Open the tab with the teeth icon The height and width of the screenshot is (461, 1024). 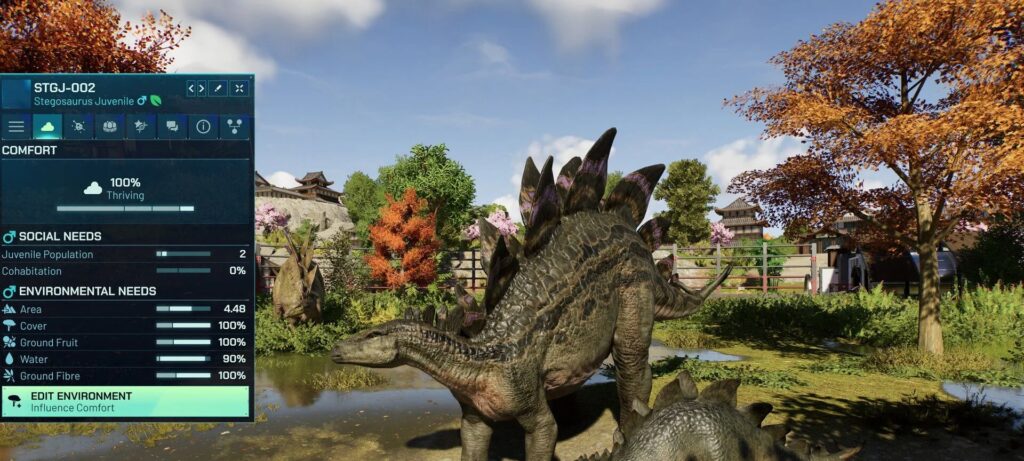tap(109, 127)
